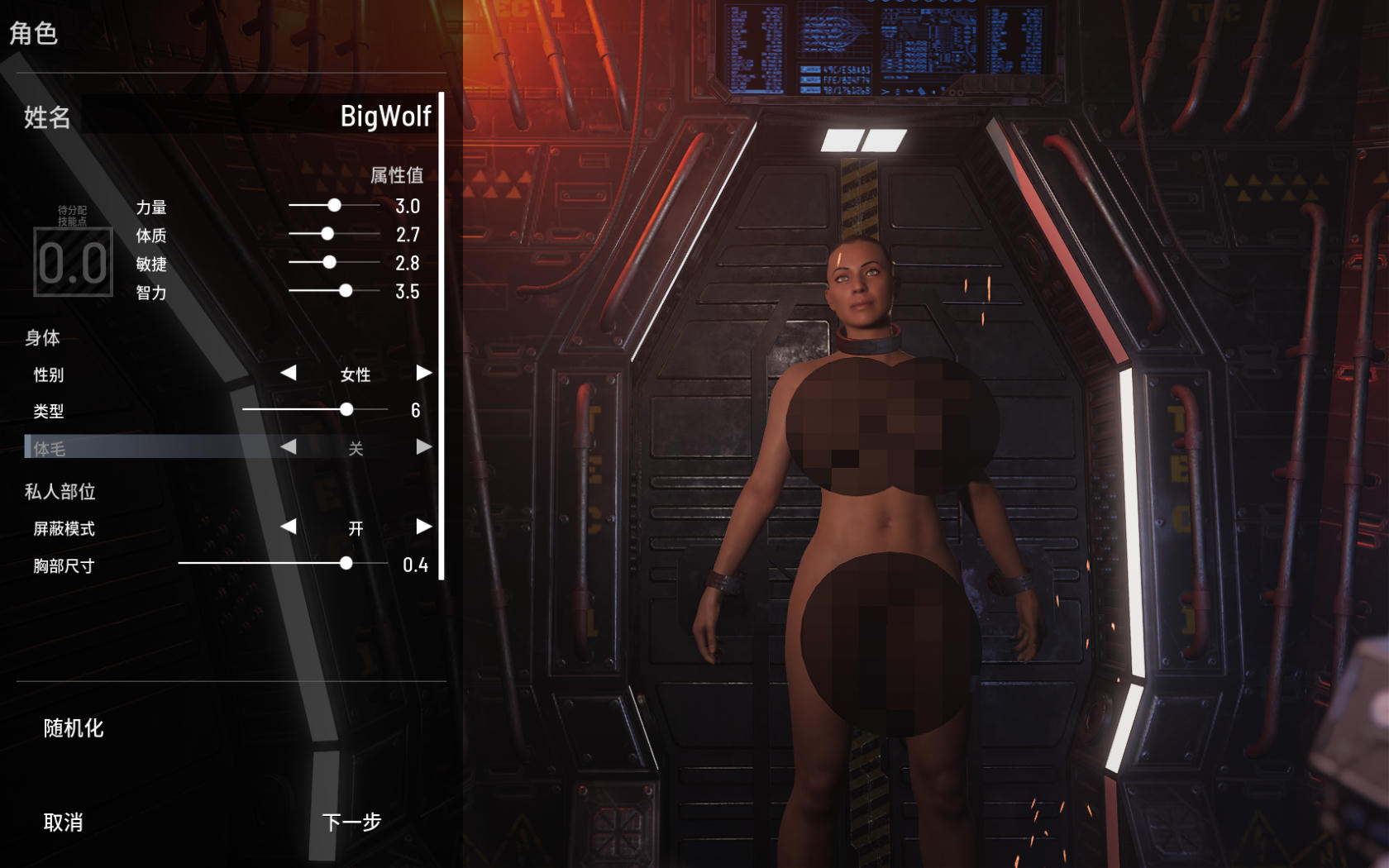Image resolution: width=1389 pixels, height=868 pixels.
Task: Select the 私人部位 section header
Action: tap(60, 491)
